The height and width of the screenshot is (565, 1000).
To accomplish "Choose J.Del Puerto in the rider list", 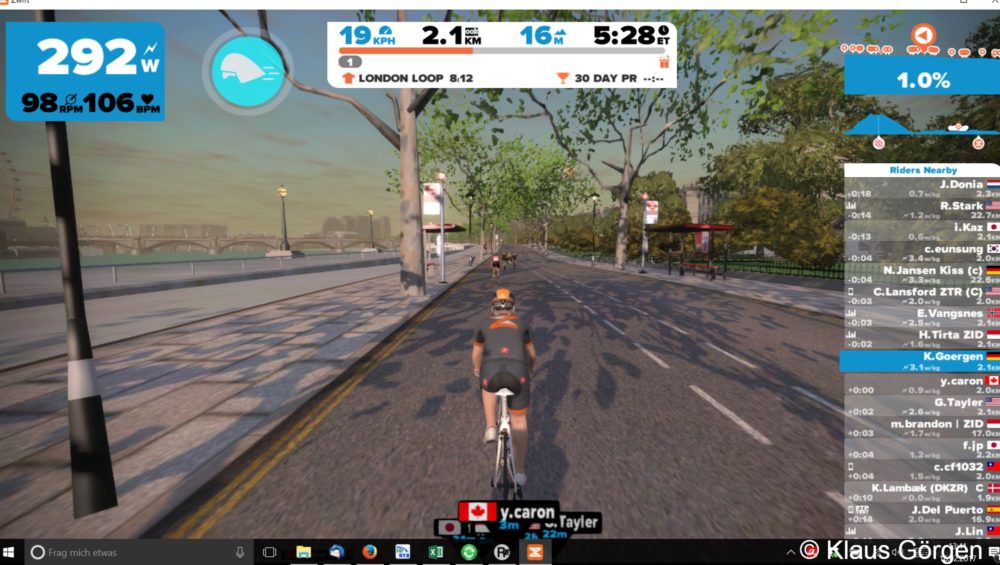I will 920,514.
